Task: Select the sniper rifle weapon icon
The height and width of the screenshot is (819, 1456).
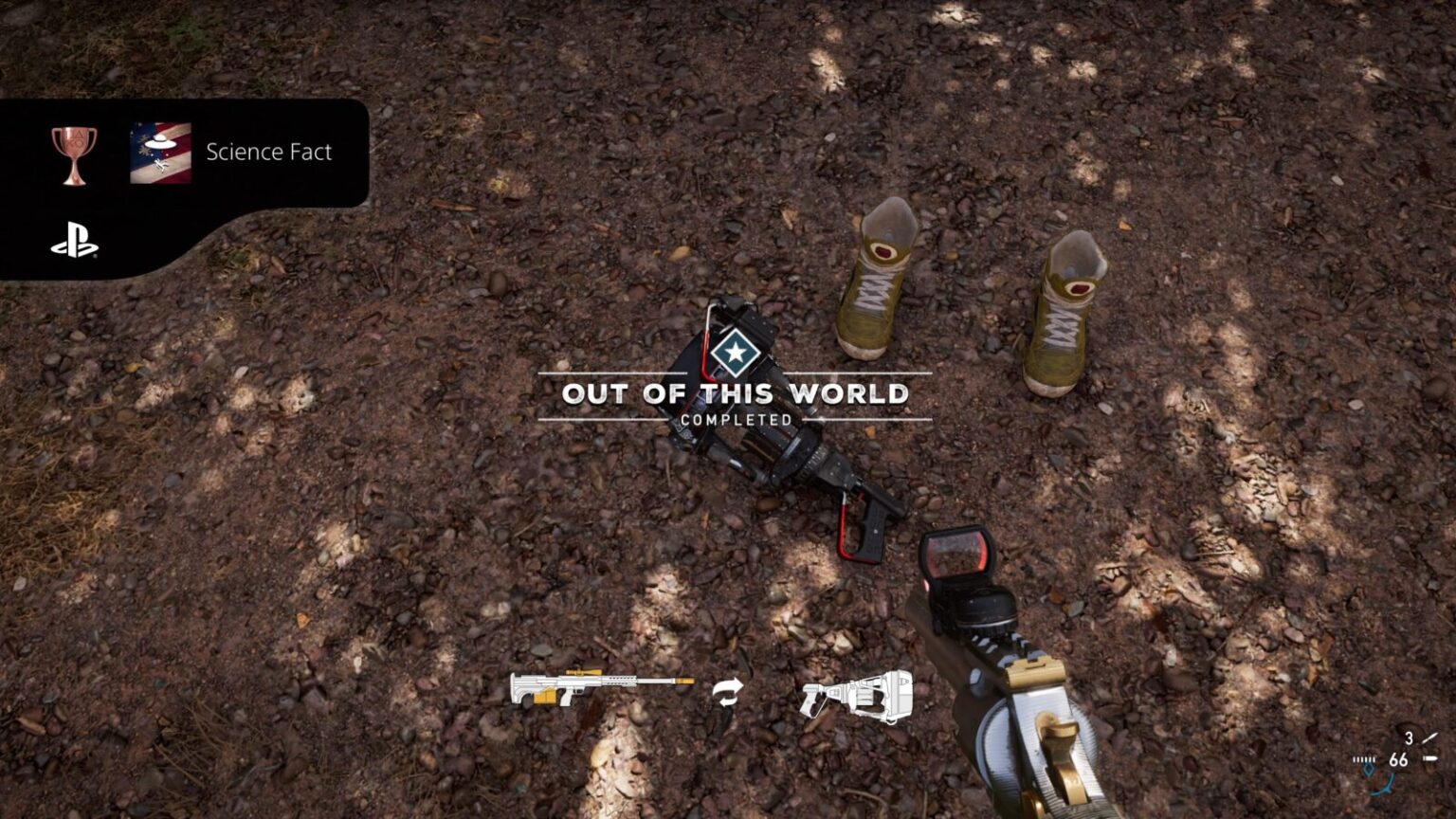Action: click(x=601, y=686)
